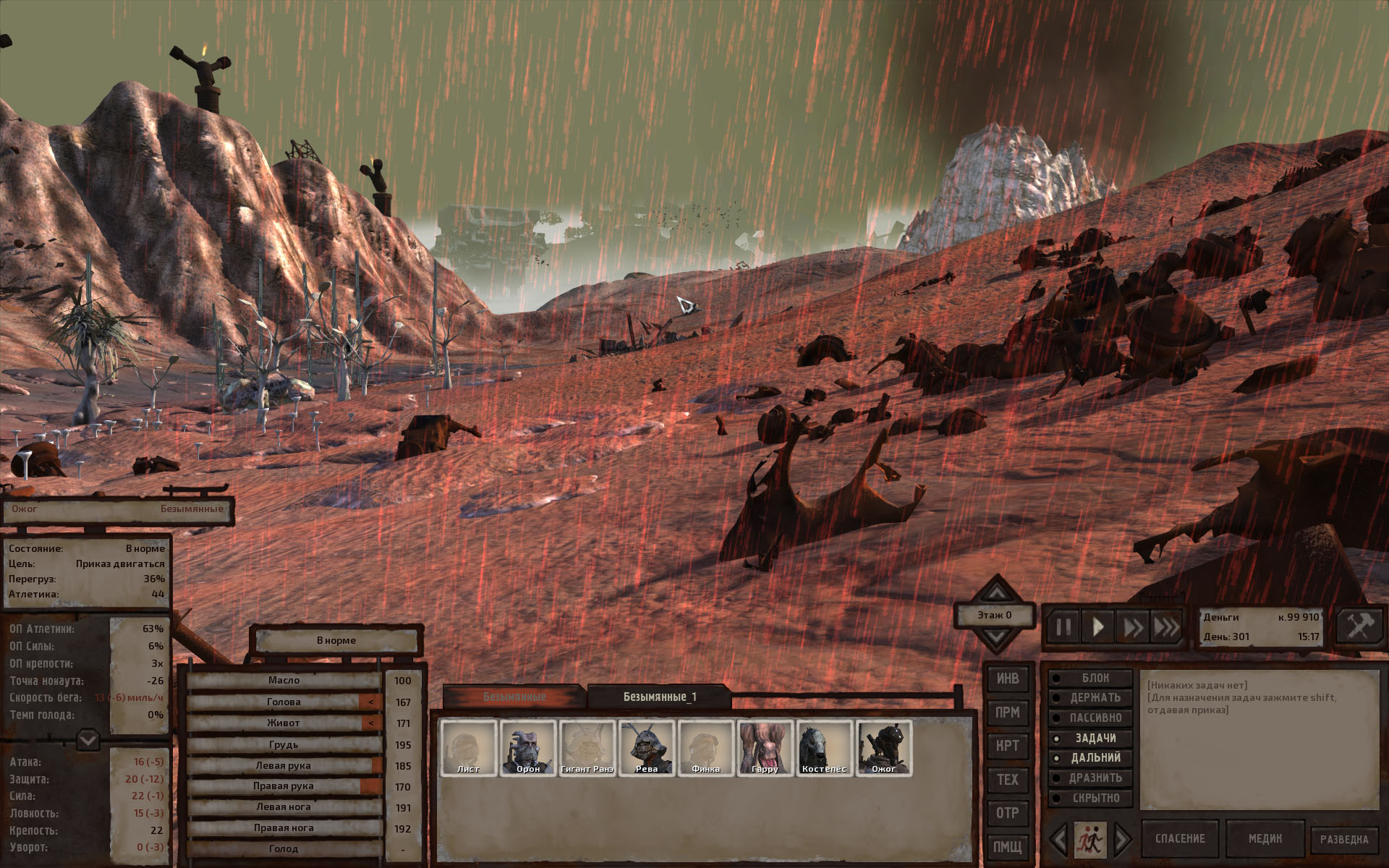This screenshot has width=1389, height=868.
Task: Select the Рева character portrait
Action: pyautogui.click(x=646, y=748)
